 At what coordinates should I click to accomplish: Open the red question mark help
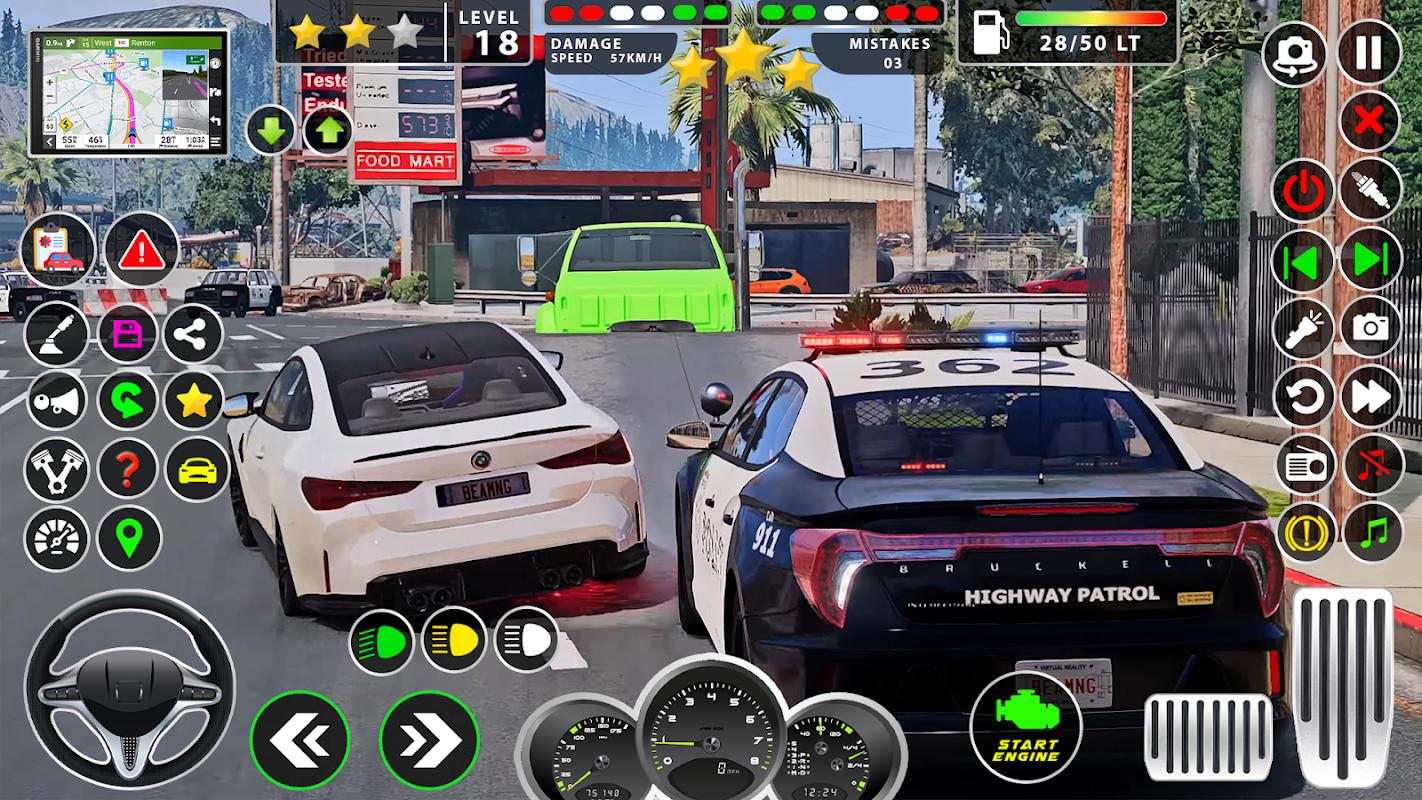(x=128, y=468)
